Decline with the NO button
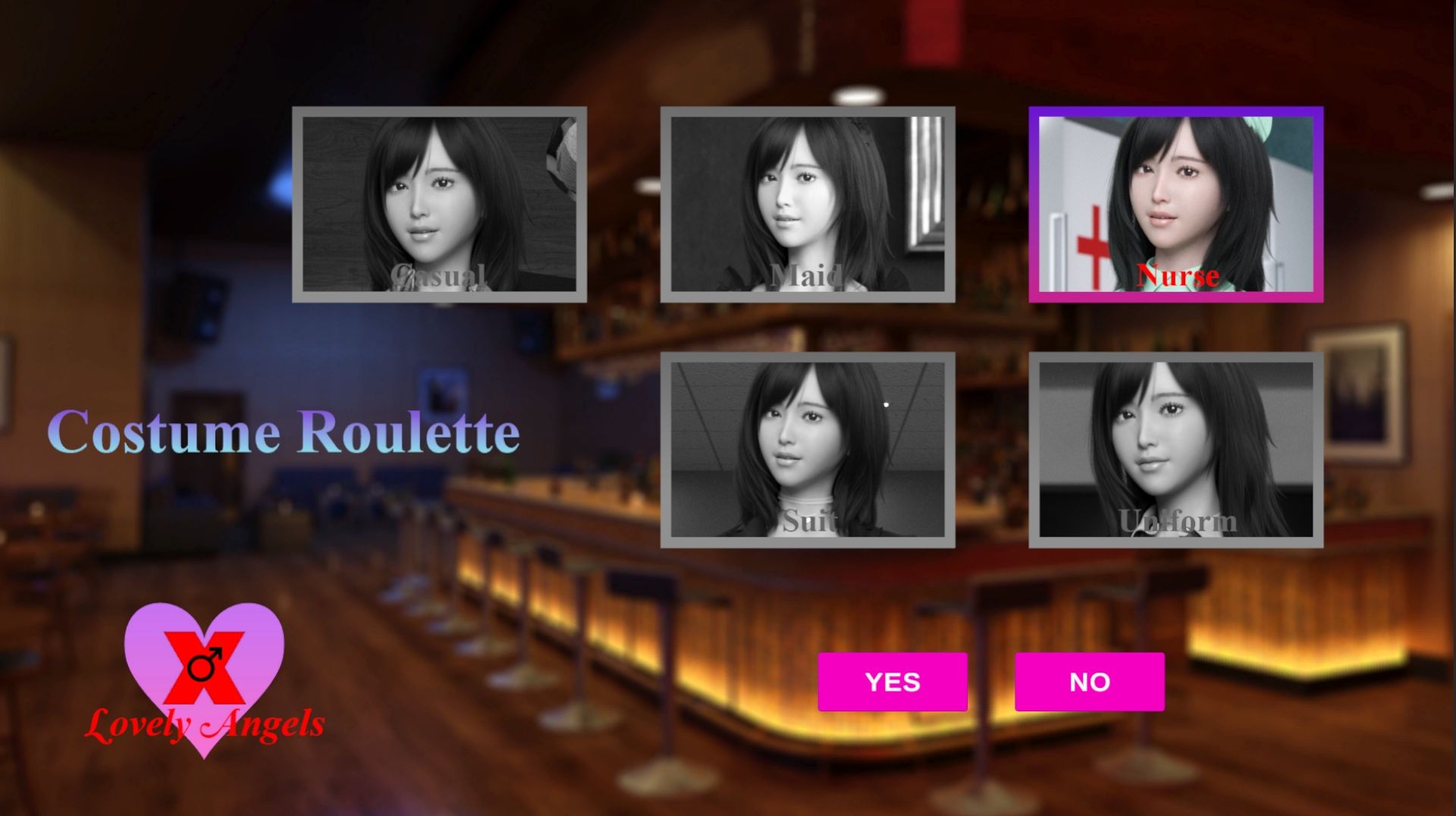1456x816 pixels. [x=1090, y=681]
